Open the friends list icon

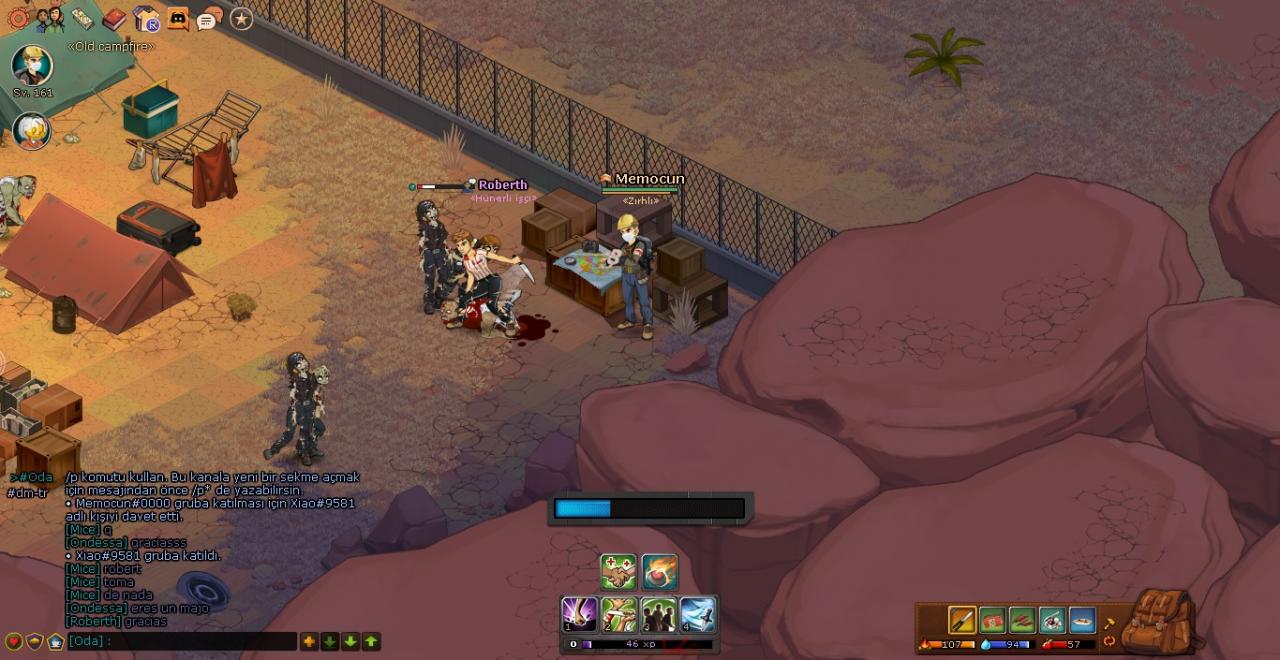50,18
